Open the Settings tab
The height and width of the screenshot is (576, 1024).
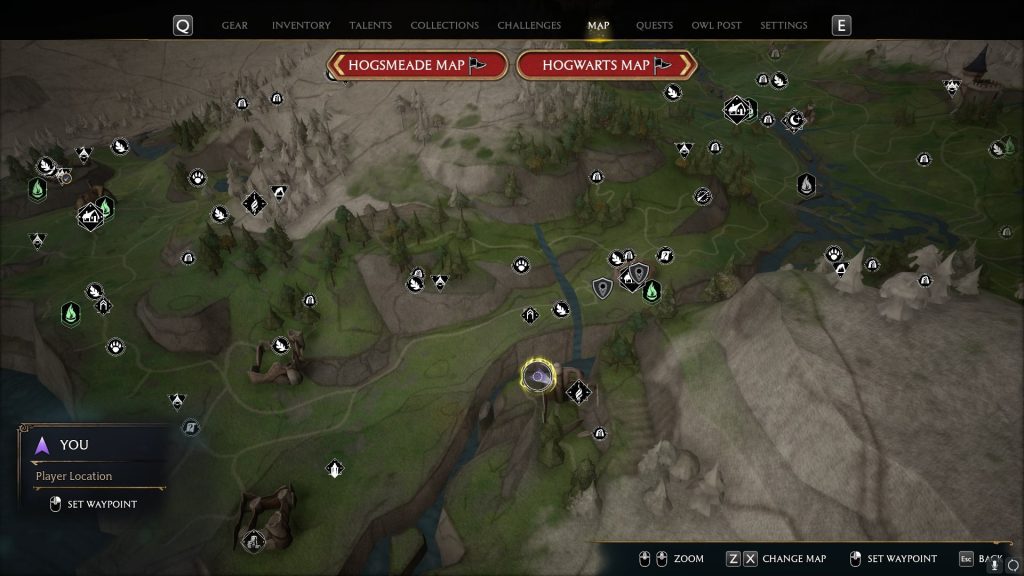(x=783, y=25)
